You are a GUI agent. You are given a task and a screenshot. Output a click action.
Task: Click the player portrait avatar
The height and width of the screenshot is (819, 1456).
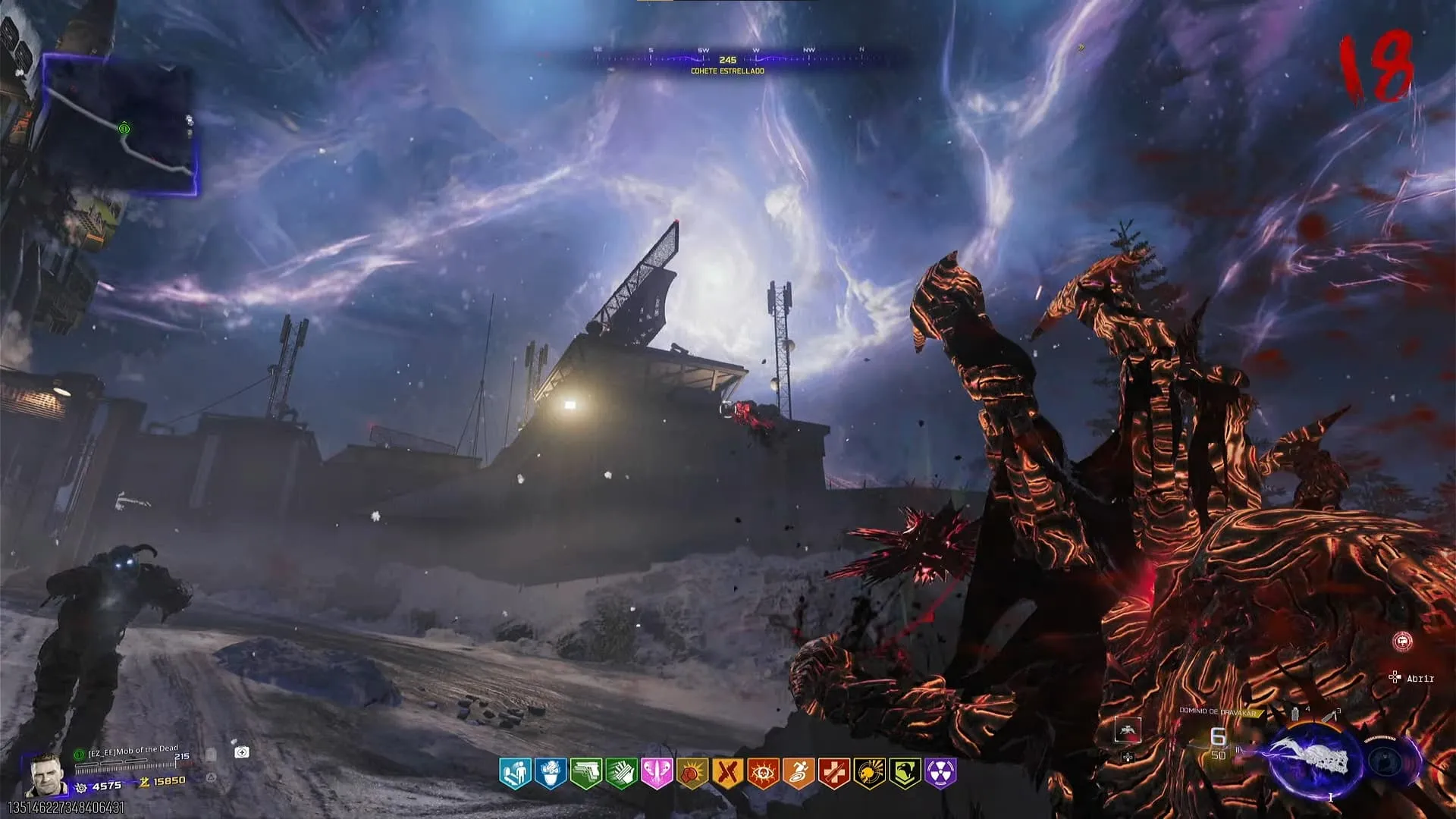(45, 774)
